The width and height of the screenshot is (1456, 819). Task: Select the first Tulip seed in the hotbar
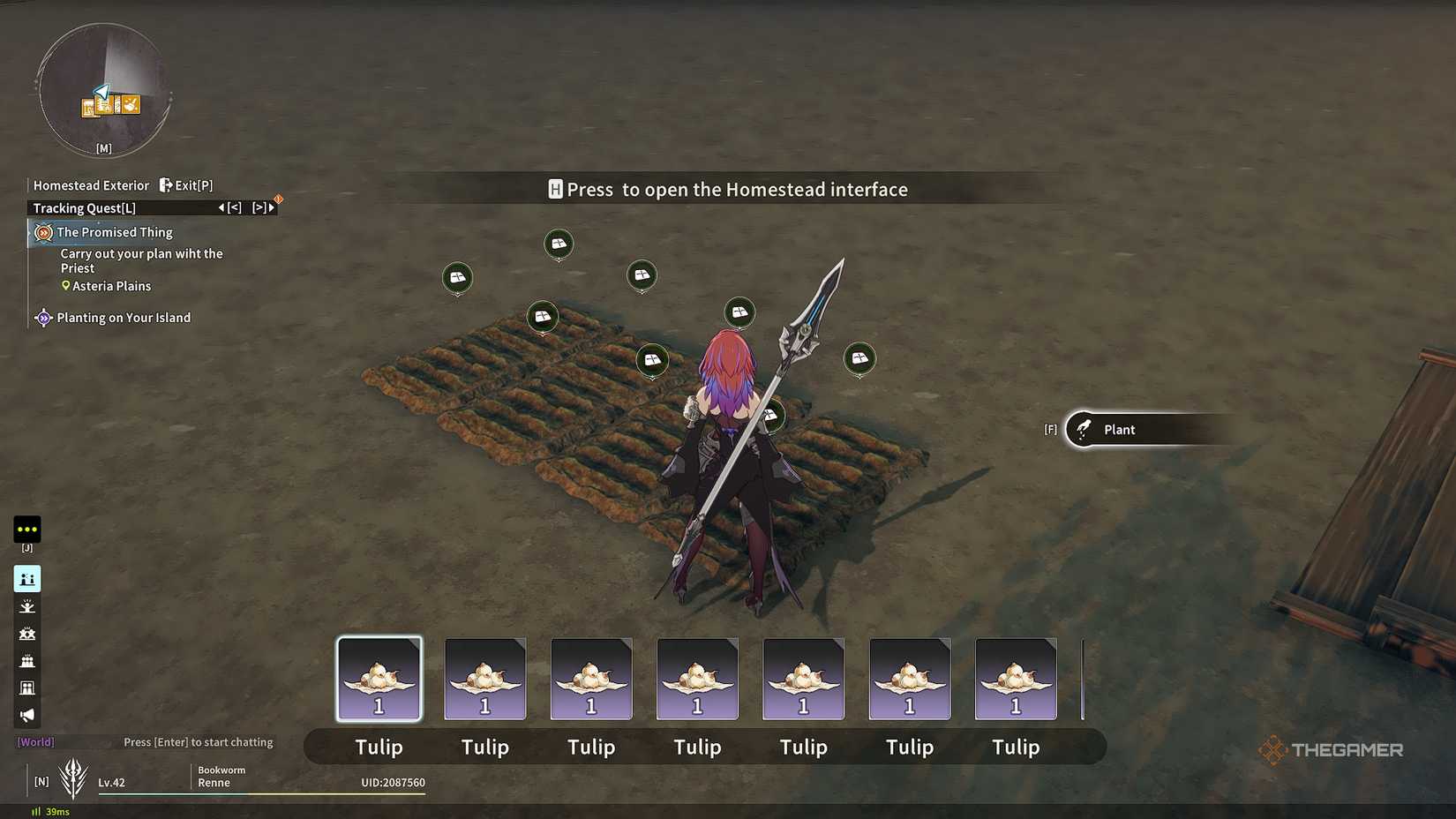pos(379,679)
